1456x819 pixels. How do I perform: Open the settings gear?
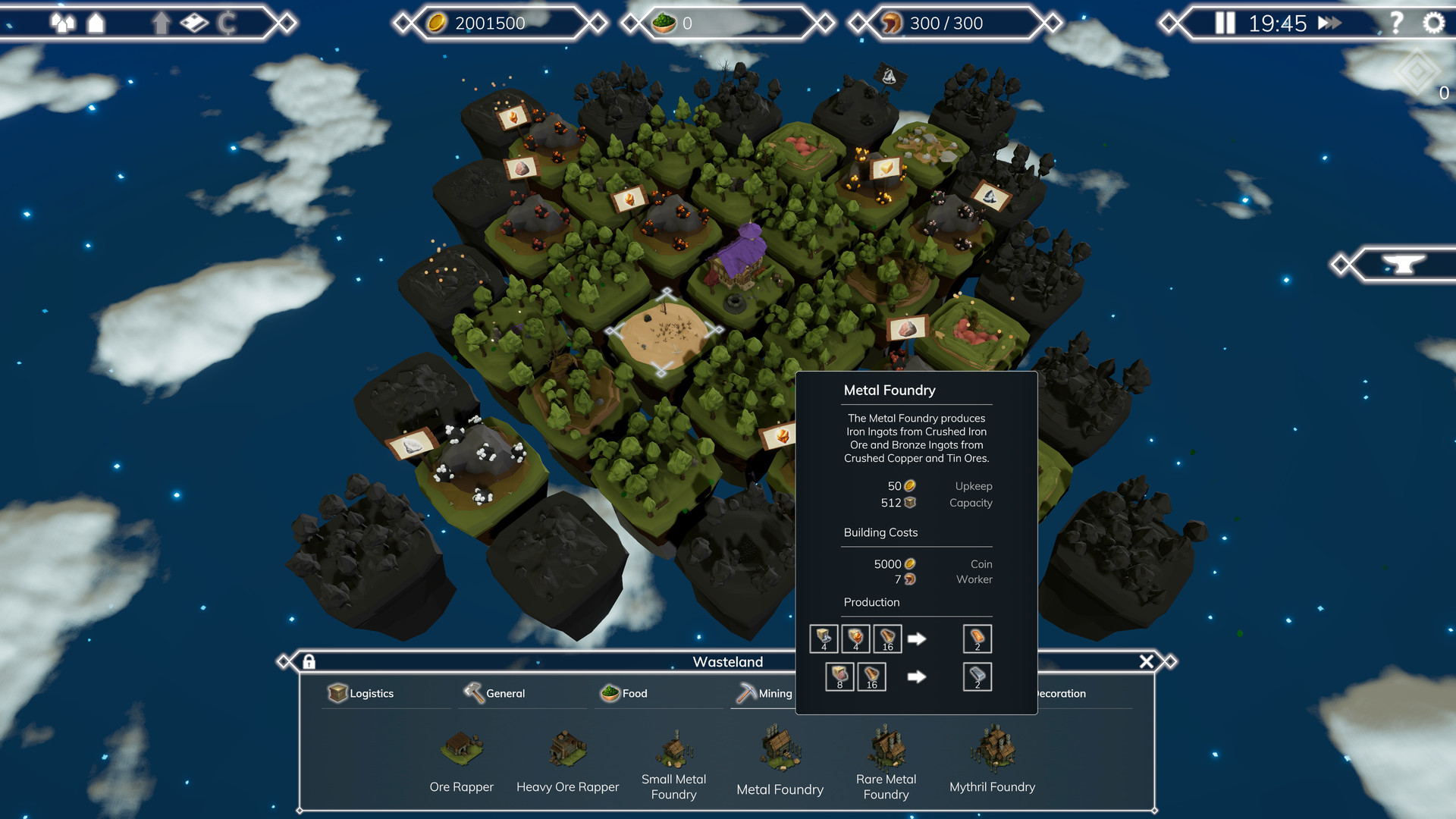[x=1432, y=23]
